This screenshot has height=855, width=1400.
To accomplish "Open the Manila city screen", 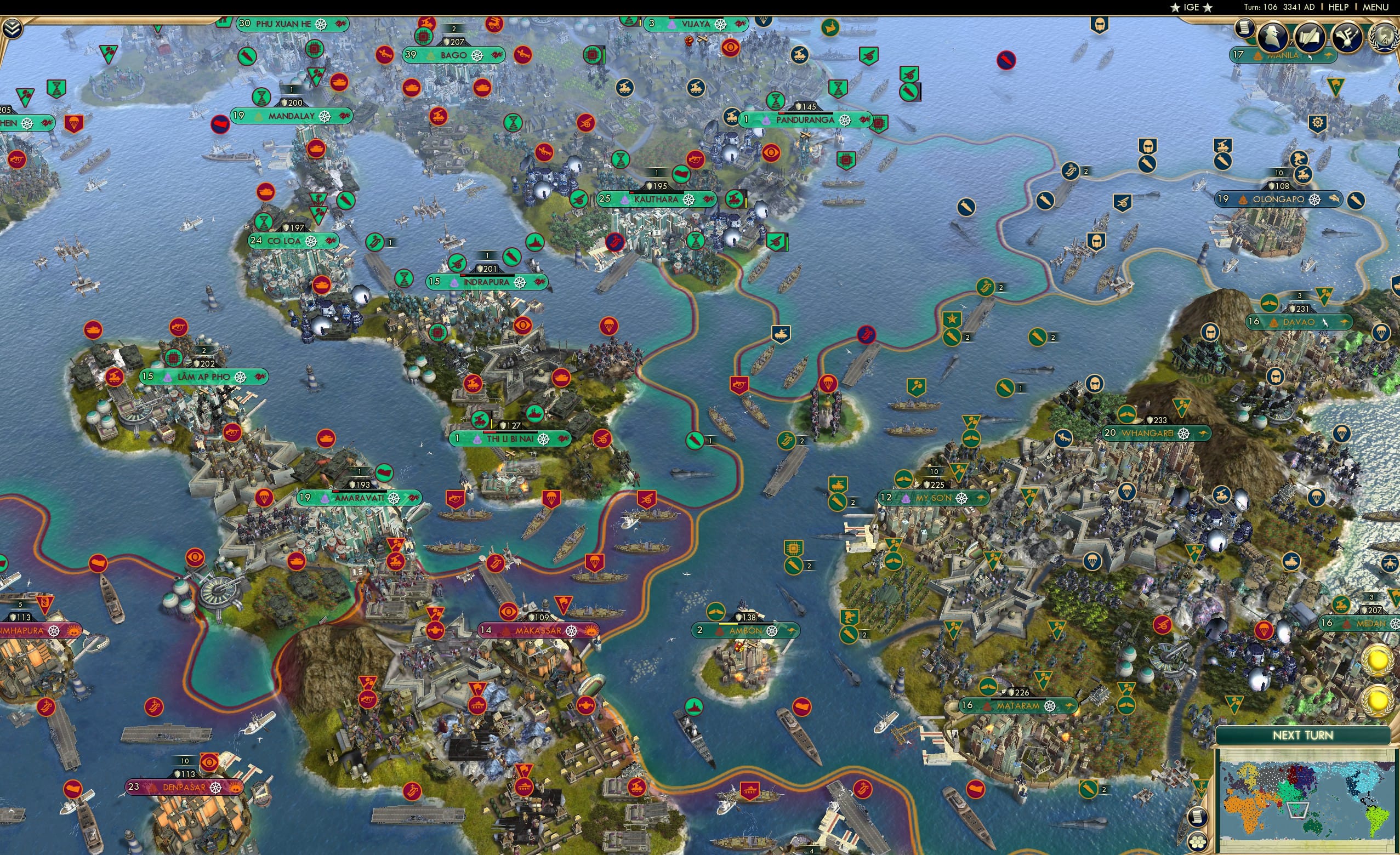I will click(1281, 56).
